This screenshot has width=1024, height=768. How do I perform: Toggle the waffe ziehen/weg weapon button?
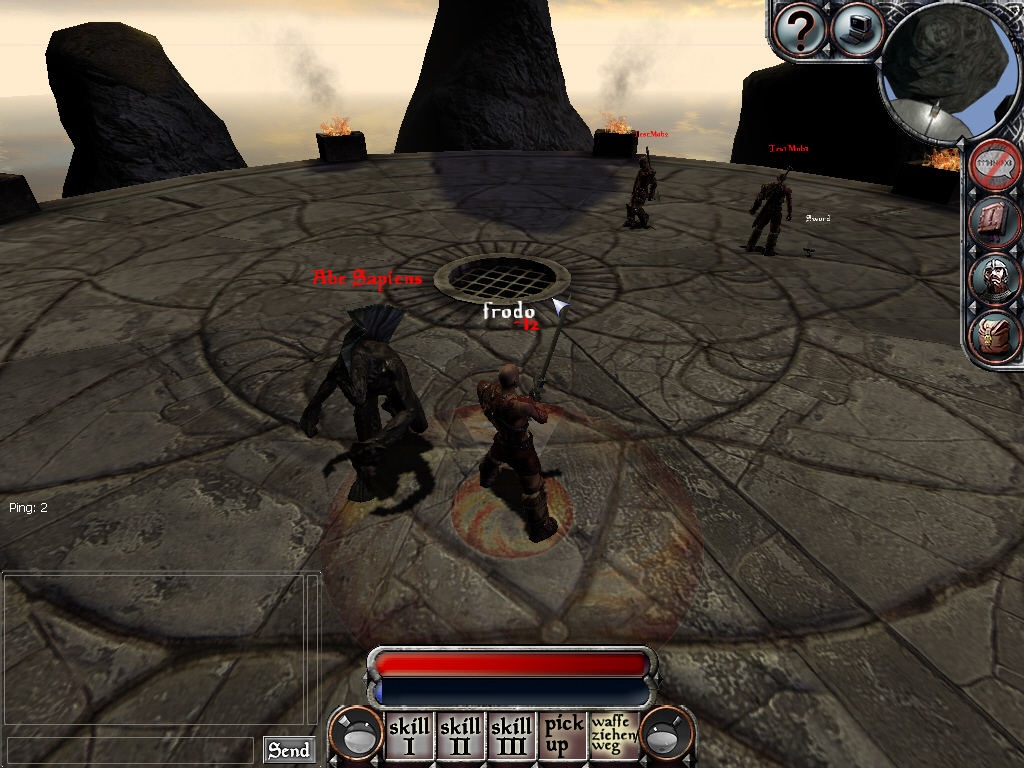click(x=614, y=735)
